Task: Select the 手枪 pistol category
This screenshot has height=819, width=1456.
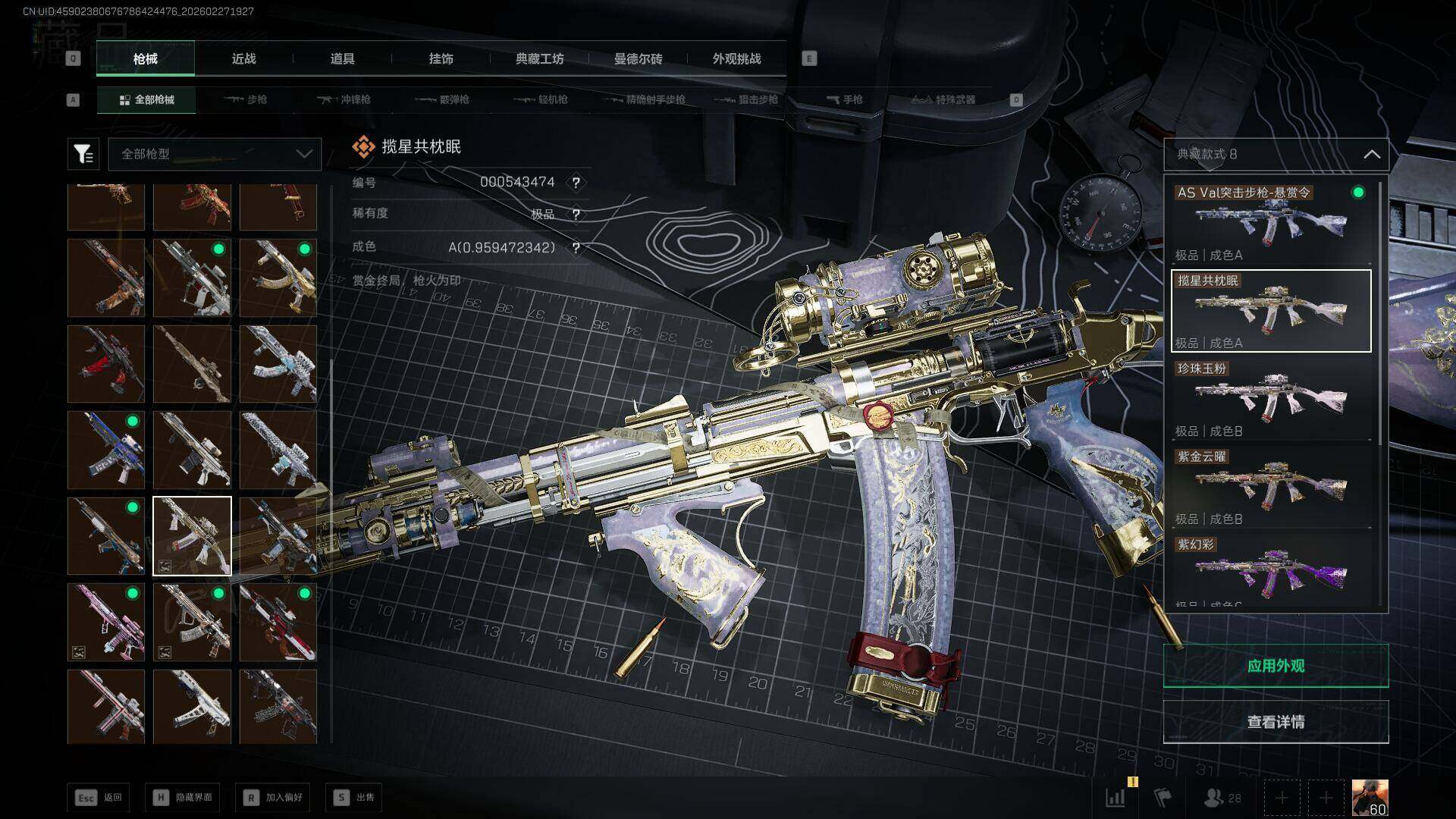Action: click(844, 99)
